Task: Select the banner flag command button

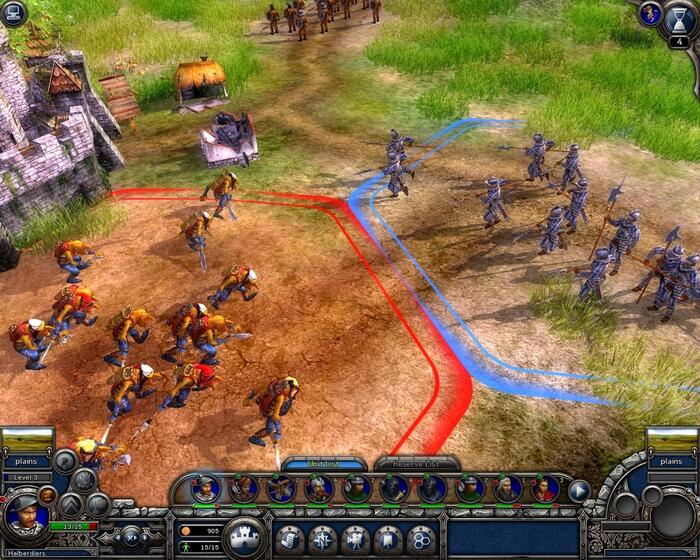Action: pos(388,538)
